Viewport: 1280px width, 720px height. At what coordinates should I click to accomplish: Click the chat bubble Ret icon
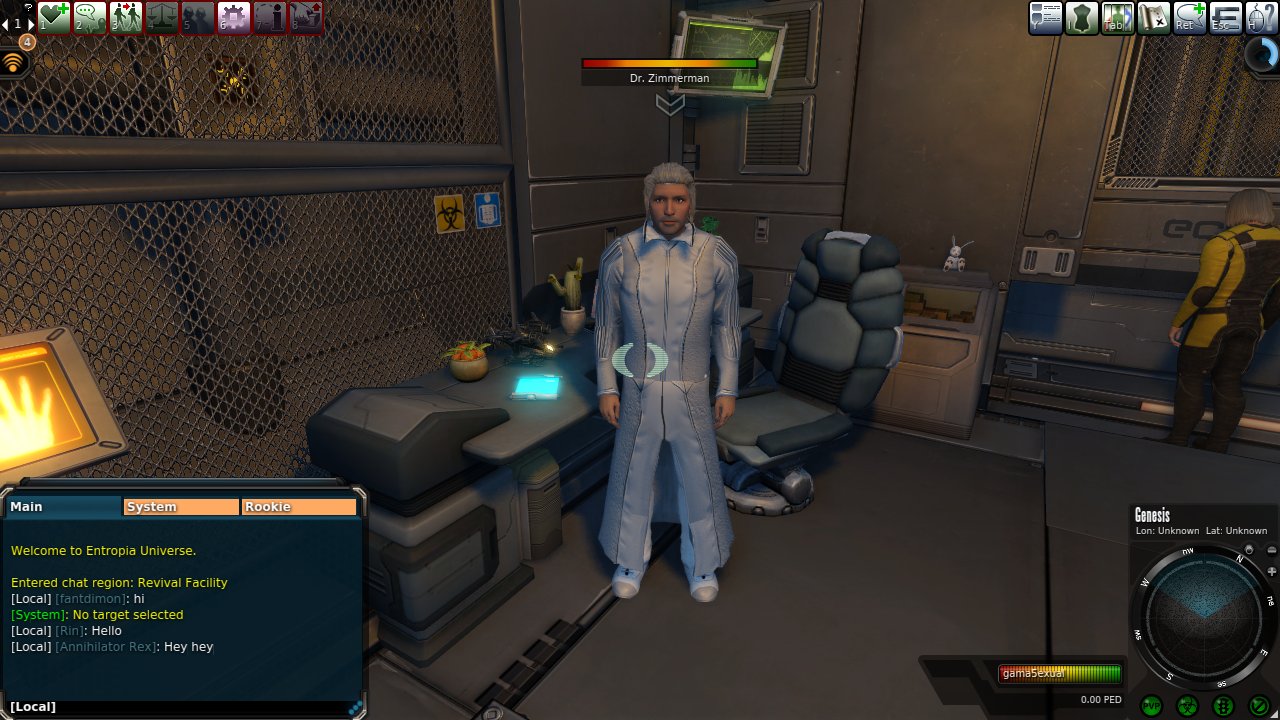(x=1190, y=18)
